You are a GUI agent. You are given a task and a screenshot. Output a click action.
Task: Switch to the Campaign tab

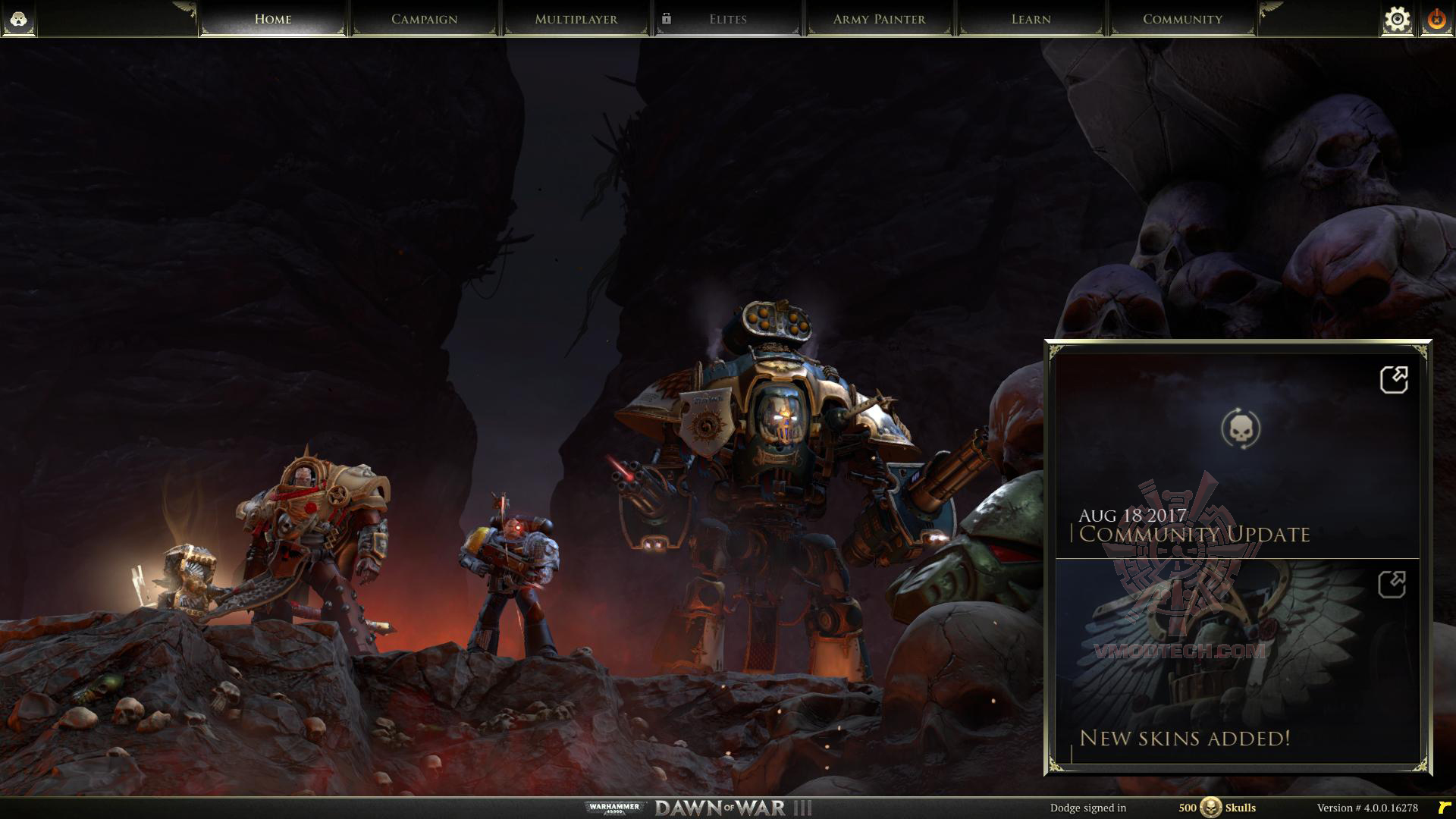click(424, 19)
